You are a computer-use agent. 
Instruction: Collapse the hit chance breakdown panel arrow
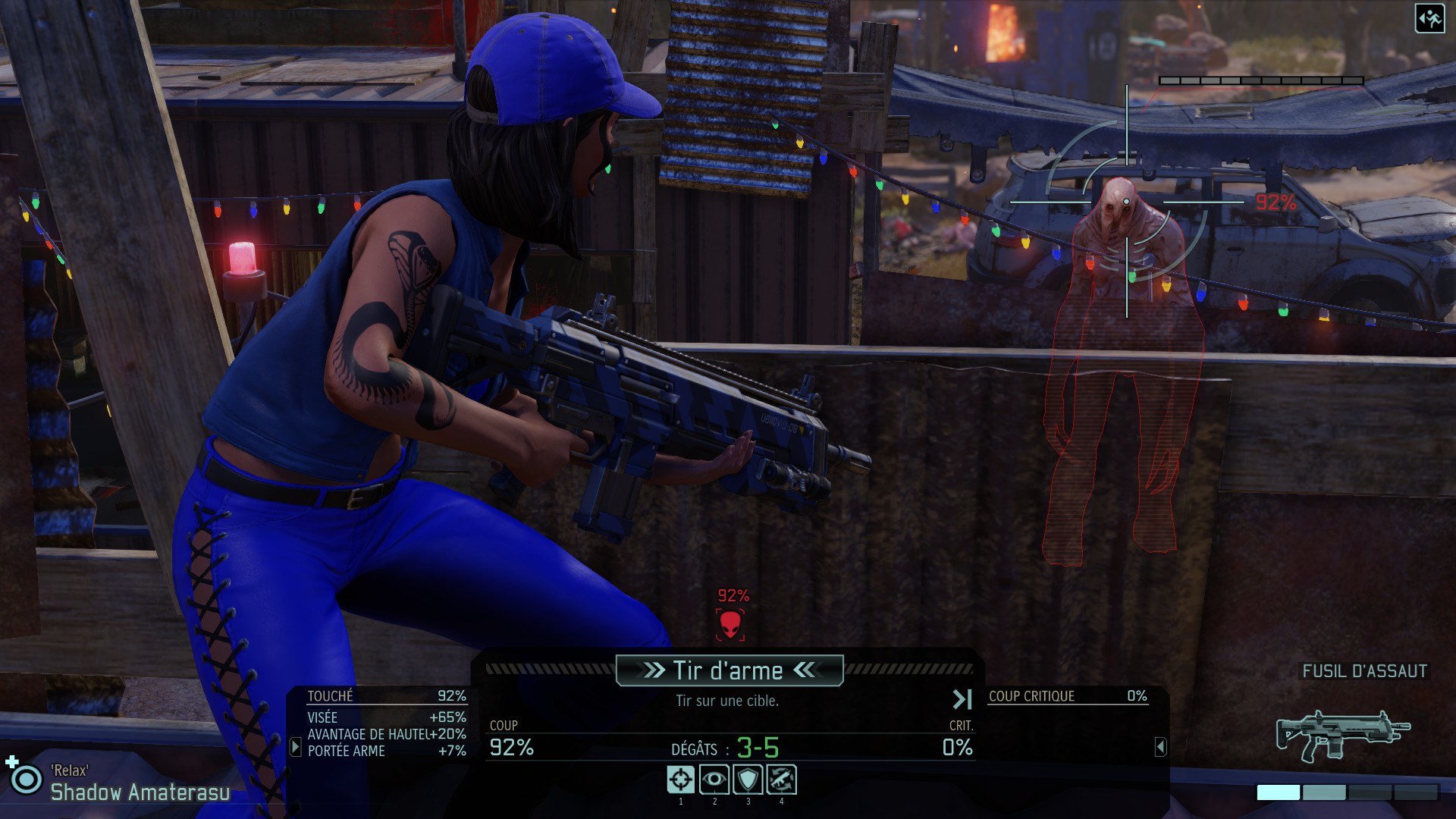(x=296, y=747)
